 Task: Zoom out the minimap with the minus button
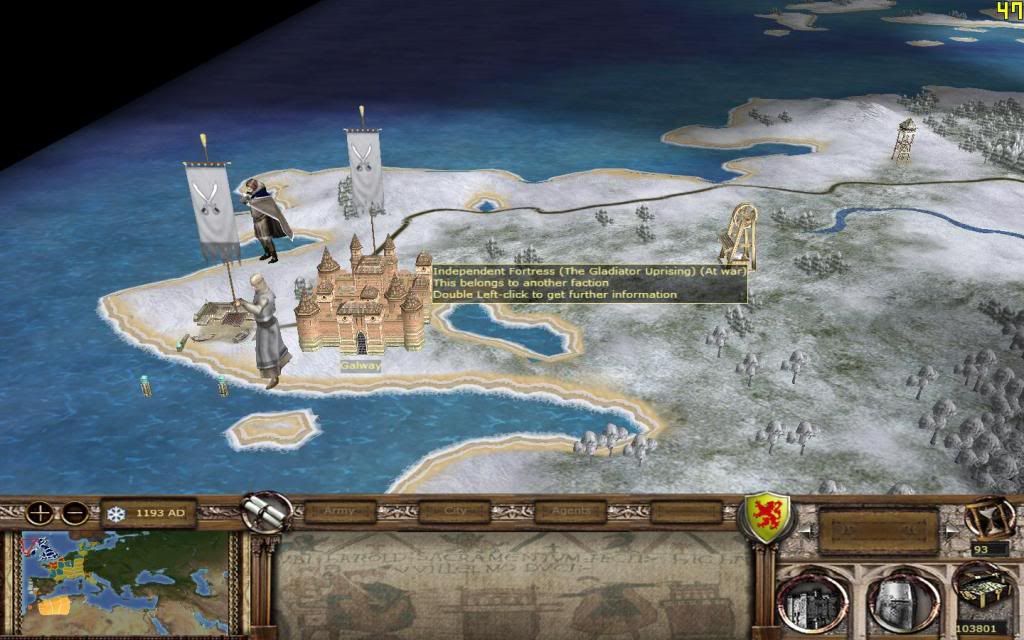tap(74, 514)
